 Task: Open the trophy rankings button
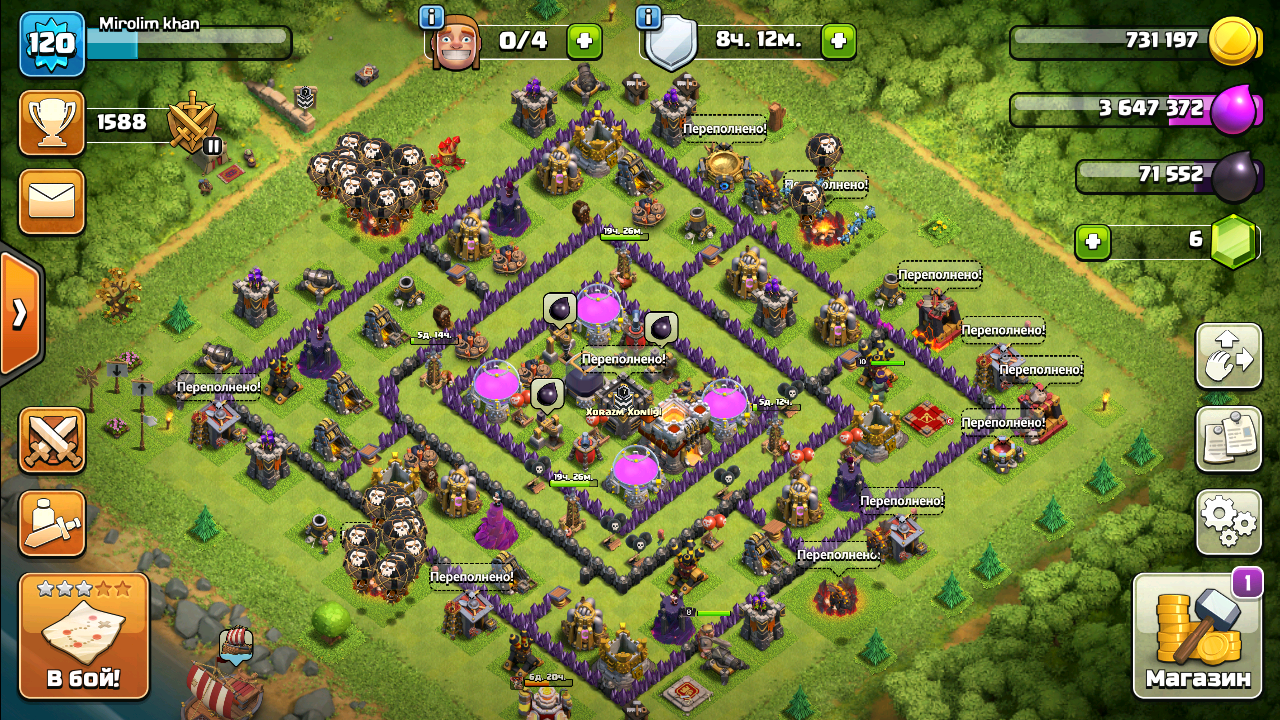[x=52, y=122]
